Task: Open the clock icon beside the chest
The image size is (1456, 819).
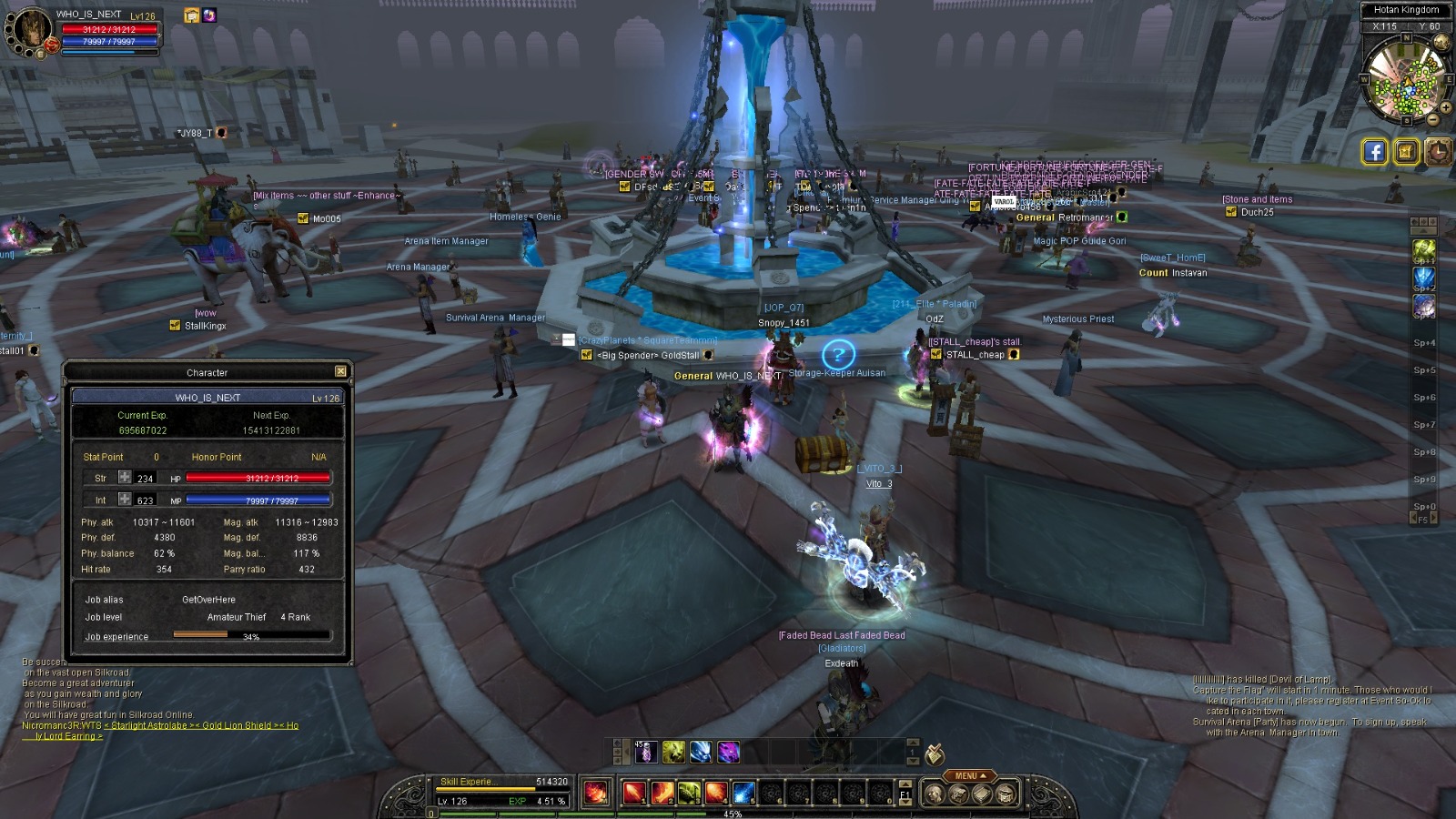Action: (1437, 151)
